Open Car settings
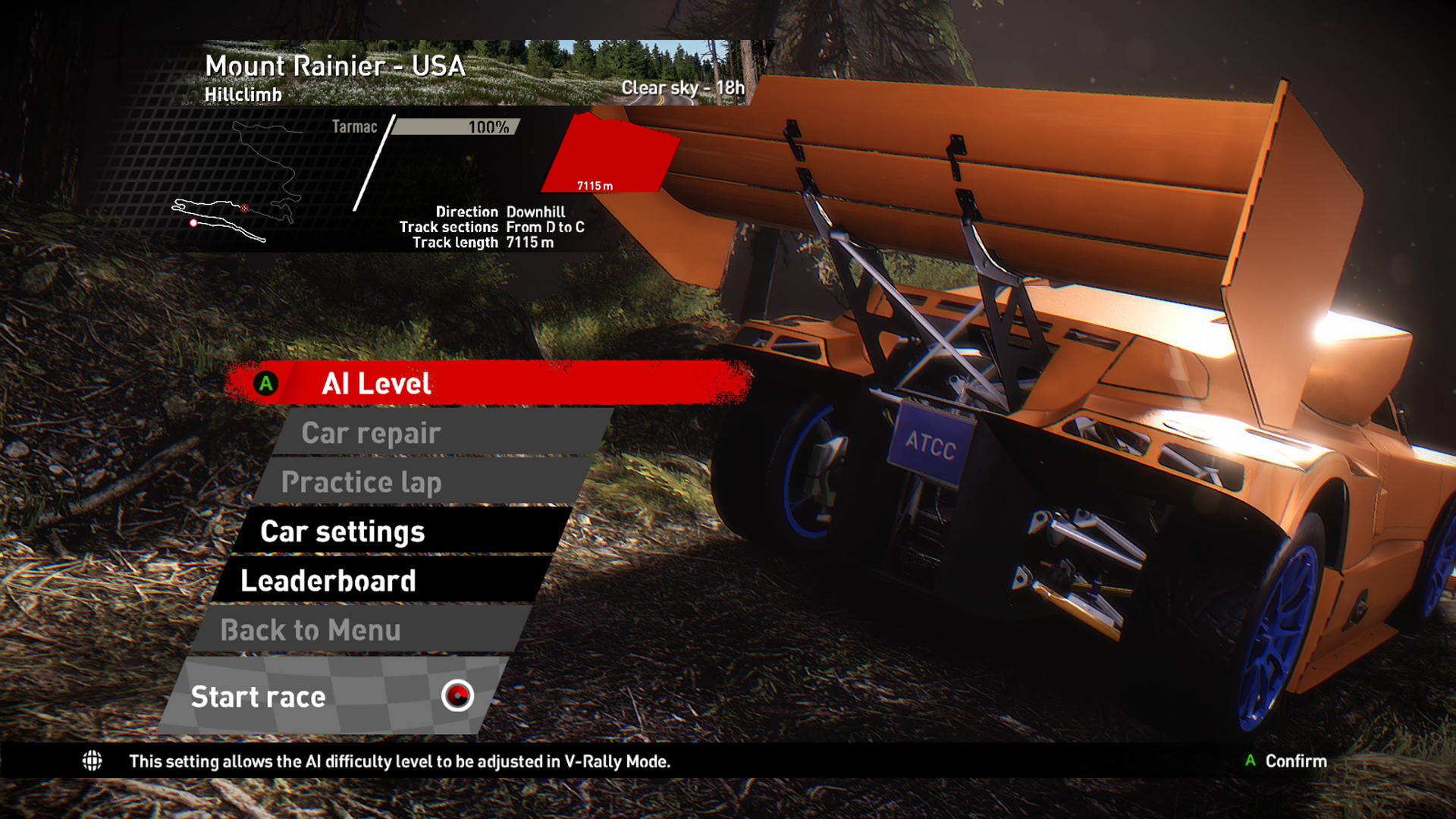This screenshot has height=819, width=1456. 402,532
